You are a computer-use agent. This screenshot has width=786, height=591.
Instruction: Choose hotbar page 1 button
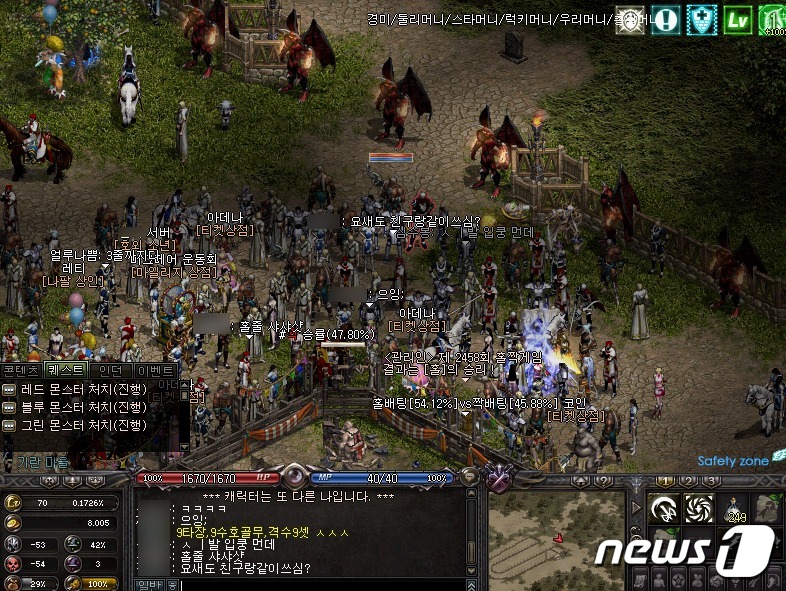(666, 481)
